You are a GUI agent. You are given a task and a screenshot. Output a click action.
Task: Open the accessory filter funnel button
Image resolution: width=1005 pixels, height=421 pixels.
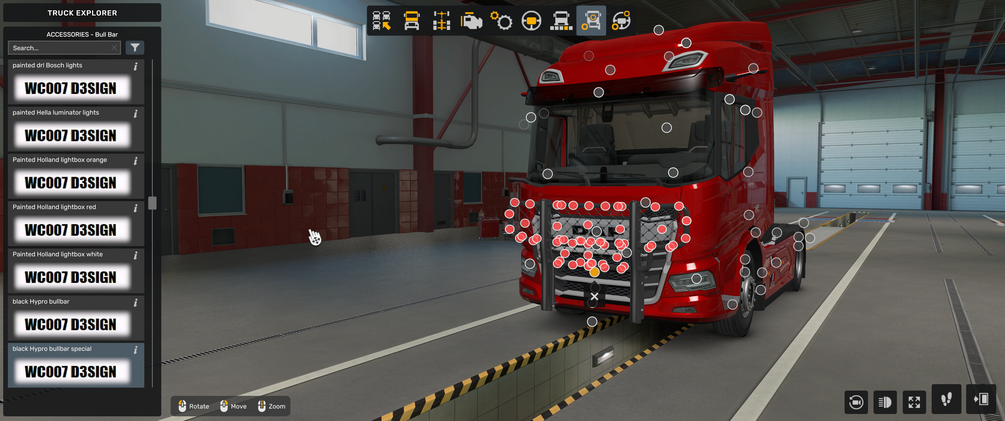coord(135,47)
